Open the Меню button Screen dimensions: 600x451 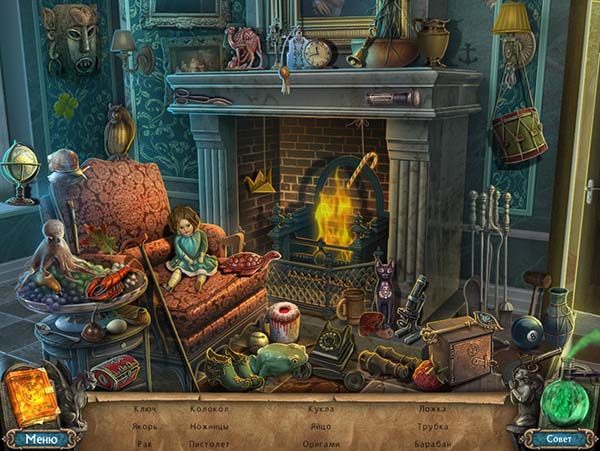pos(41,438)
